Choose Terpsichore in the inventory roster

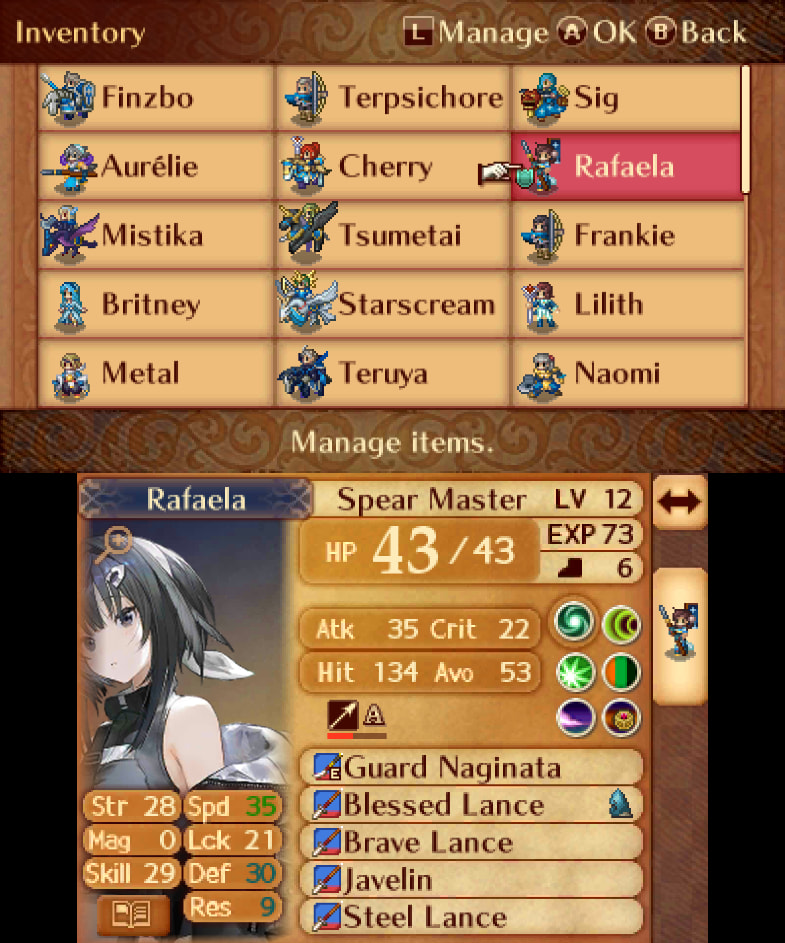392,98
